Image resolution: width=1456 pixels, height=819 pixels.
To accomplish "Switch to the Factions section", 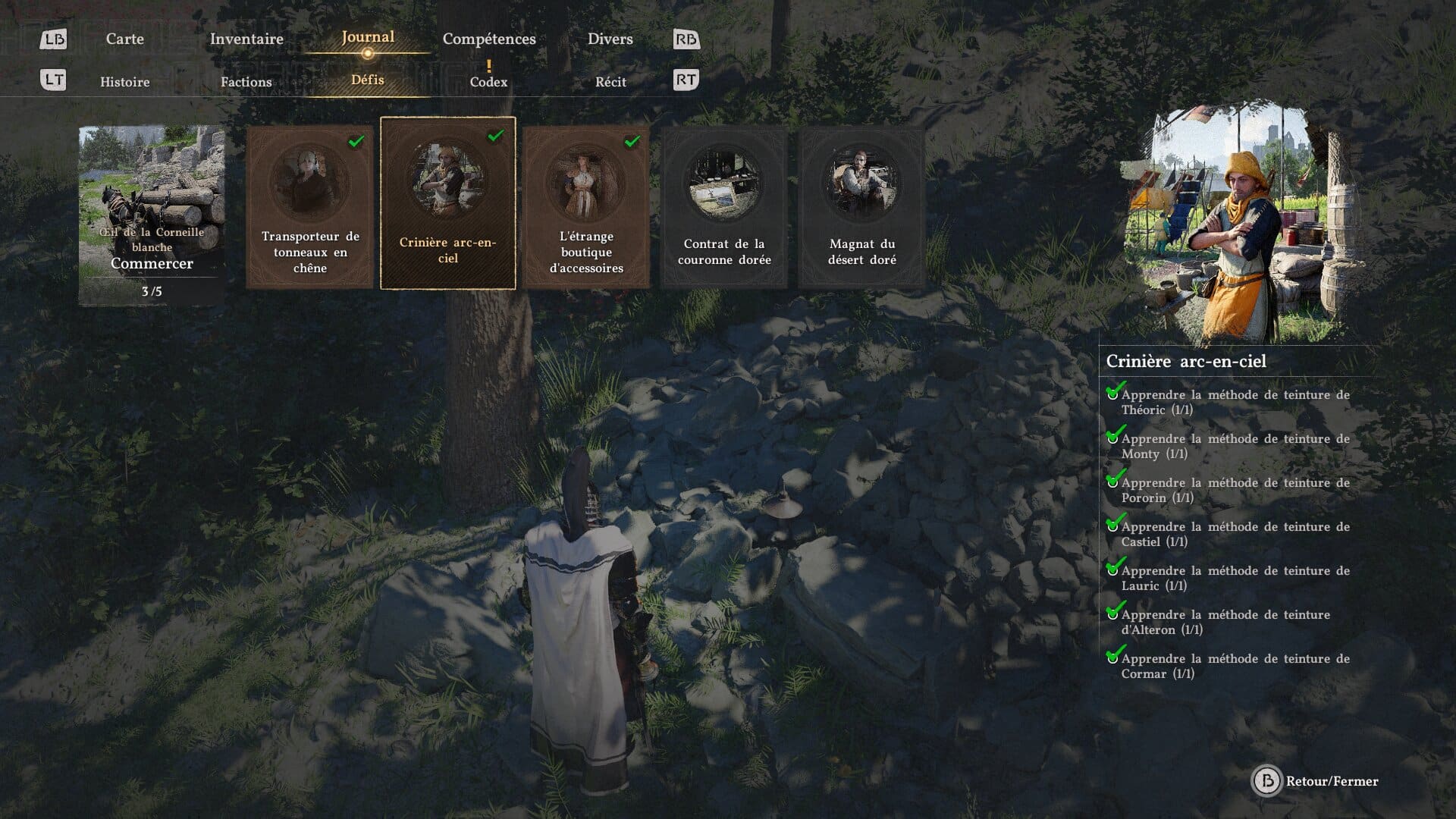I will [246, 82].
